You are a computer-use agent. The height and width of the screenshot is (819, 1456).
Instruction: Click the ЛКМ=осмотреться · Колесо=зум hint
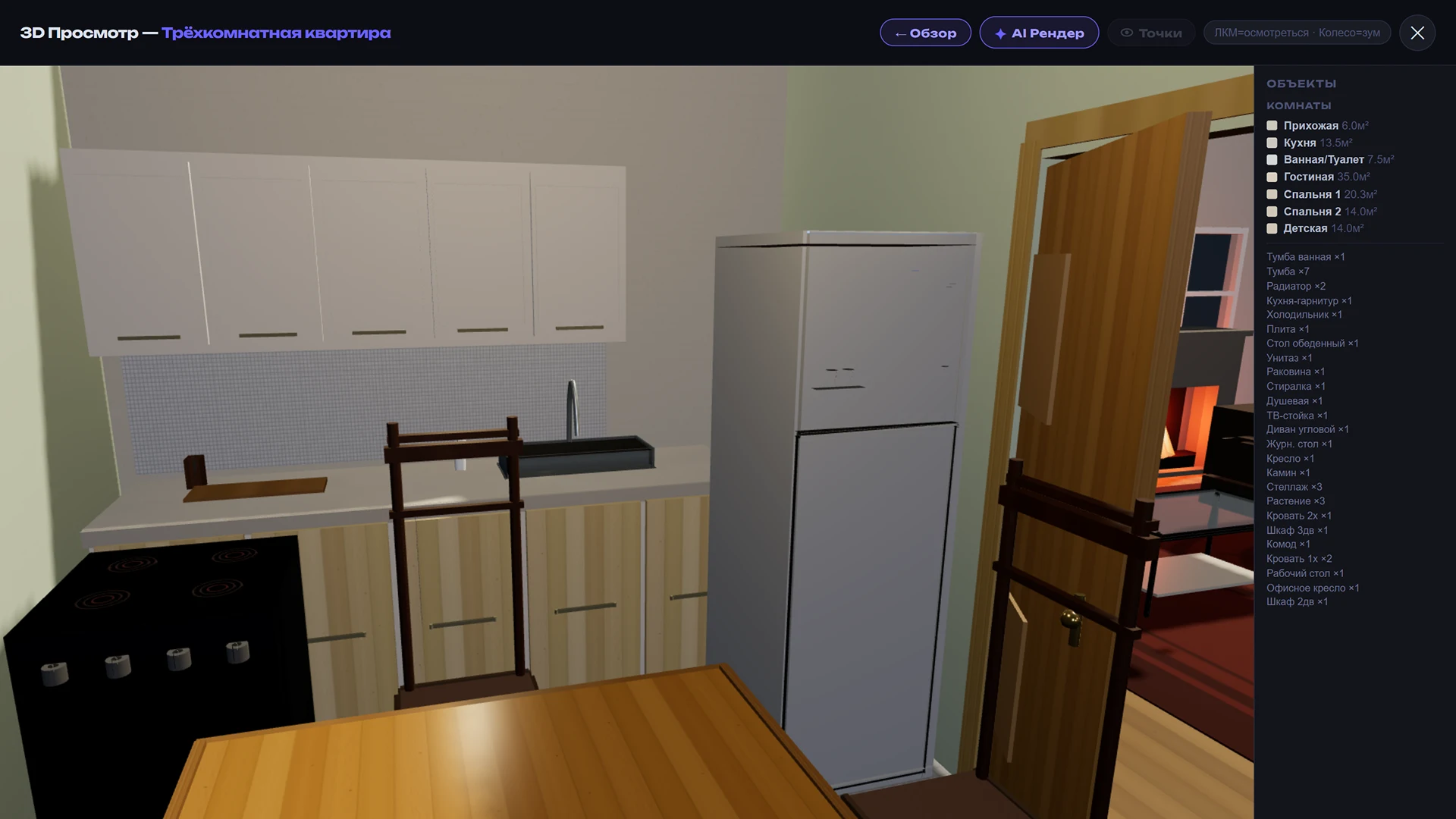[1297, 33]
